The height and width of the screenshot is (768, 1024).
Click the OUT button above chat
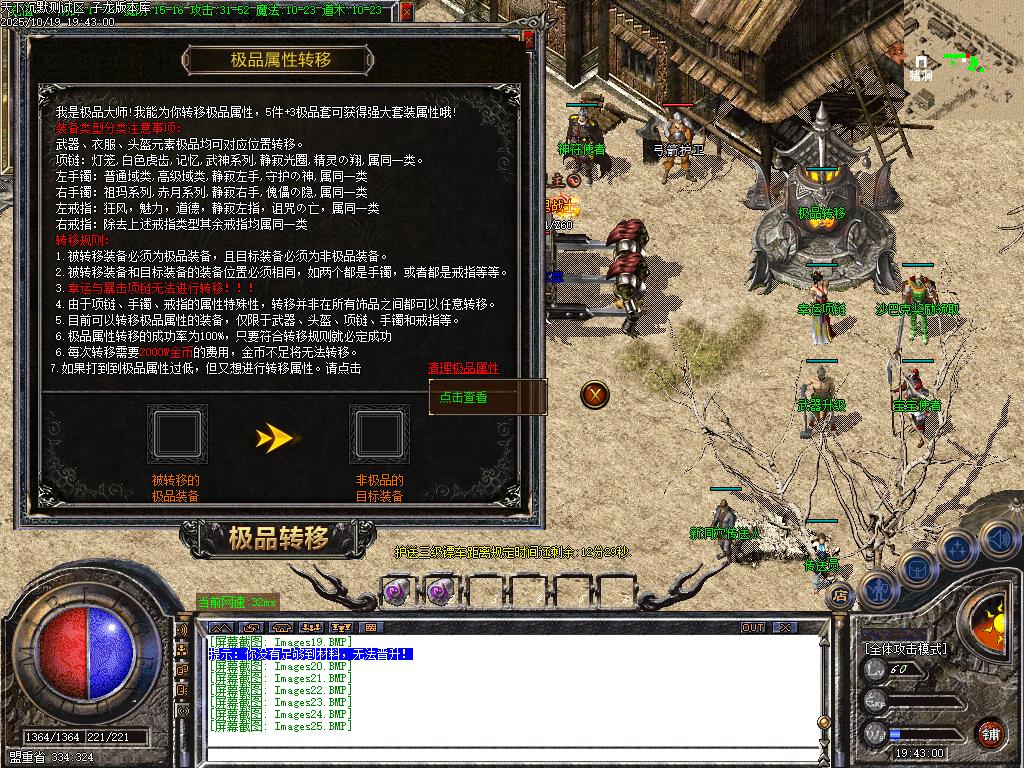(753, 627)
